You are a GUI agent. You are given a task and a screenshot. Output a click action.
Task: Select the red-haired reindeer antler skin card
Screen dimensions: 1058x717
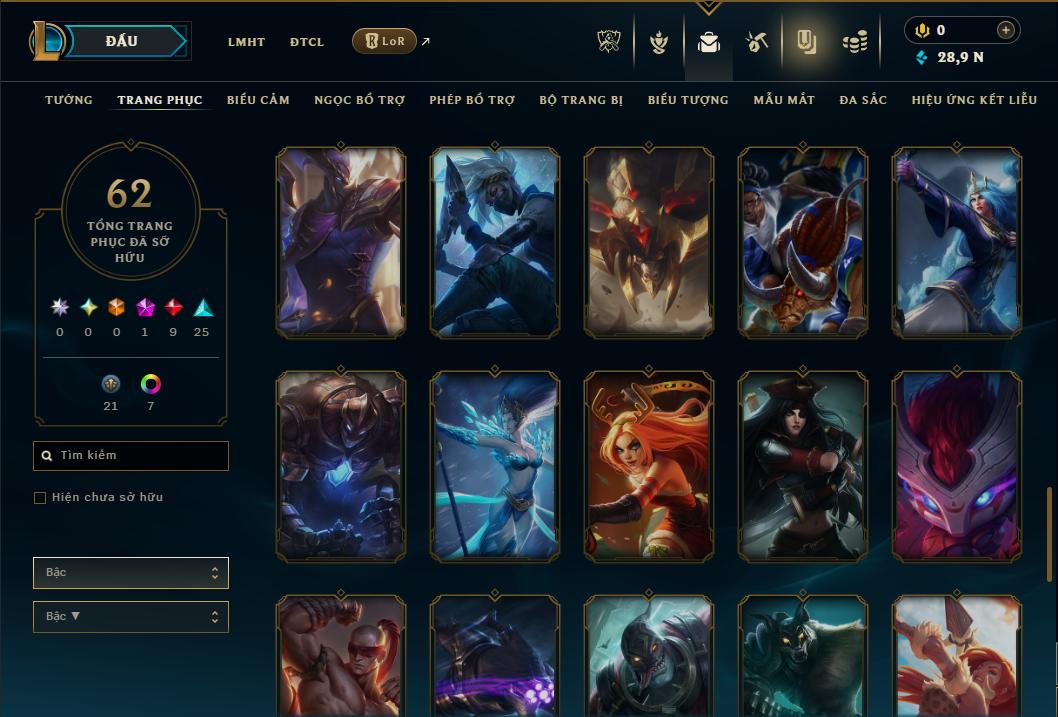click(x=648, y=465)
